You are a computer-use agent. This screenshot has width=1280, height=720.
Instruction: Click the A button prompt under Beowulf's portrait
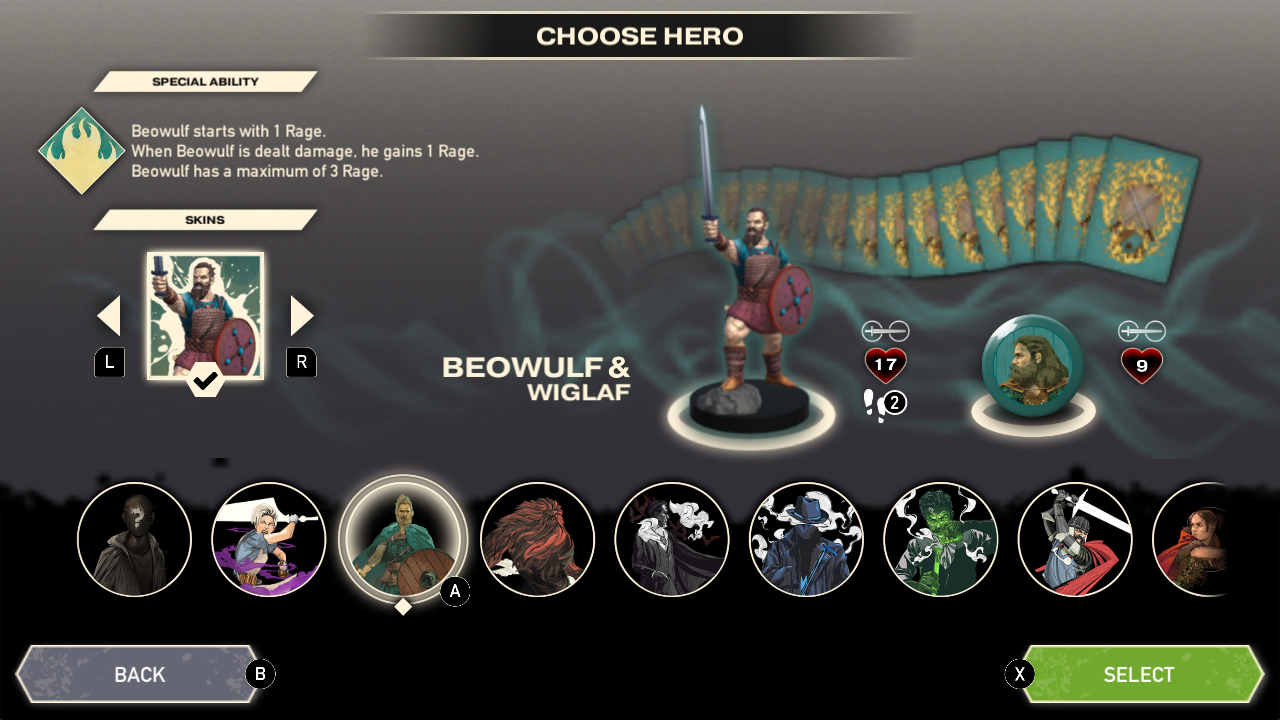[x=455, y=591]
